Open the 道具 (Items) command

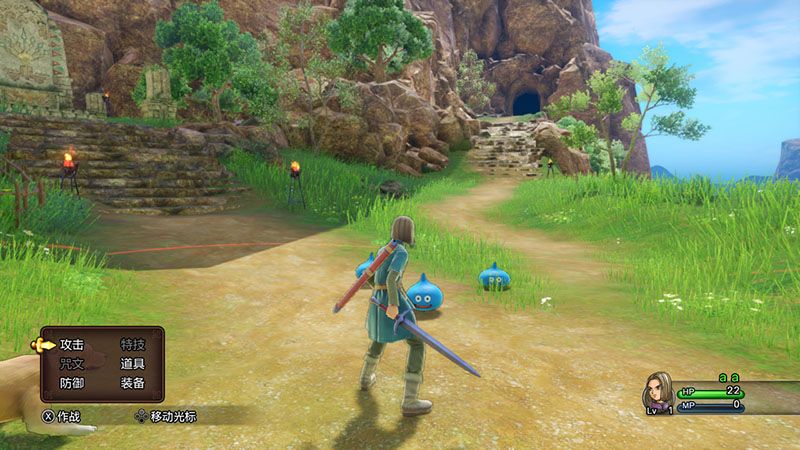[132, 364]
